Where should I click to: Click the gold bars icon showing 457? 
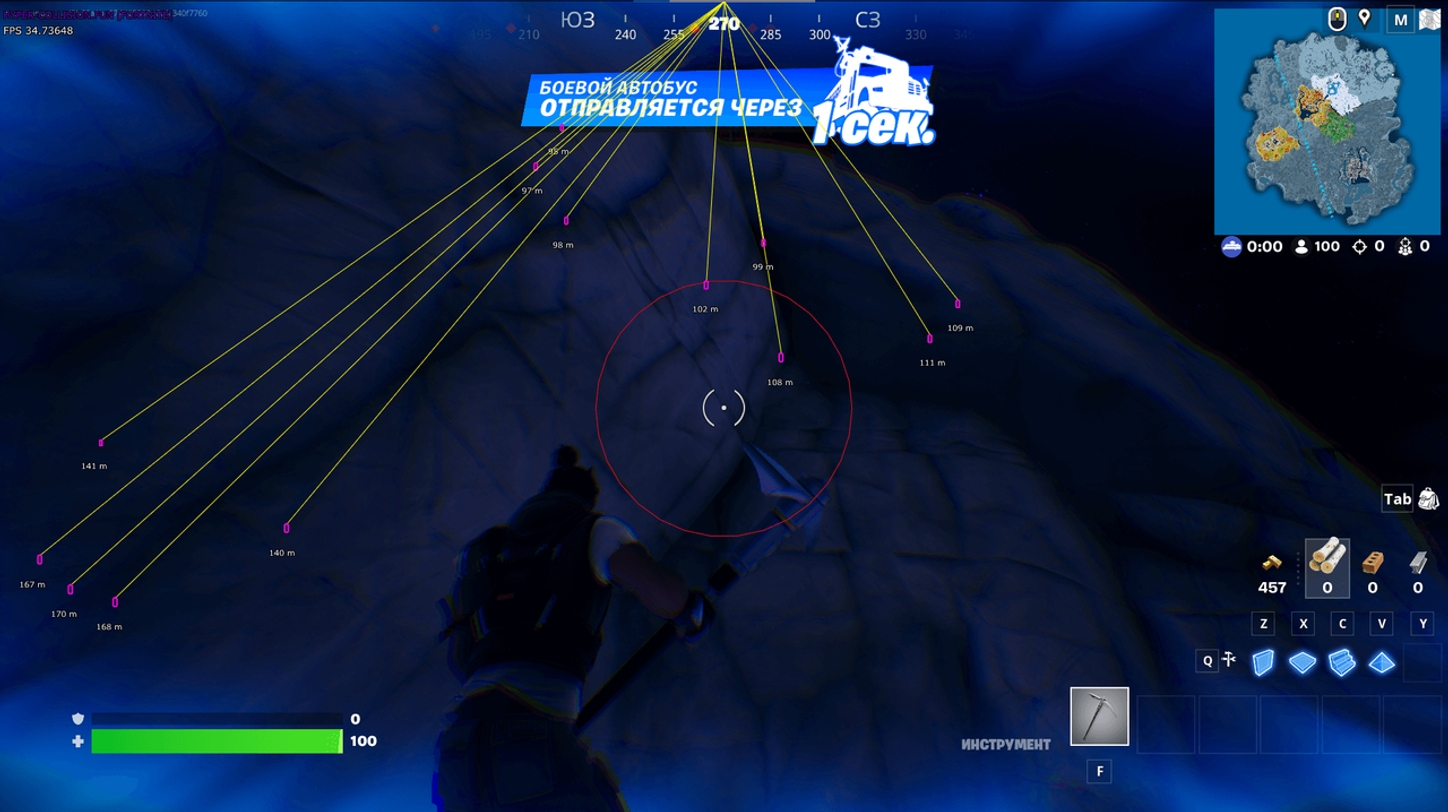coord(1272,562)
